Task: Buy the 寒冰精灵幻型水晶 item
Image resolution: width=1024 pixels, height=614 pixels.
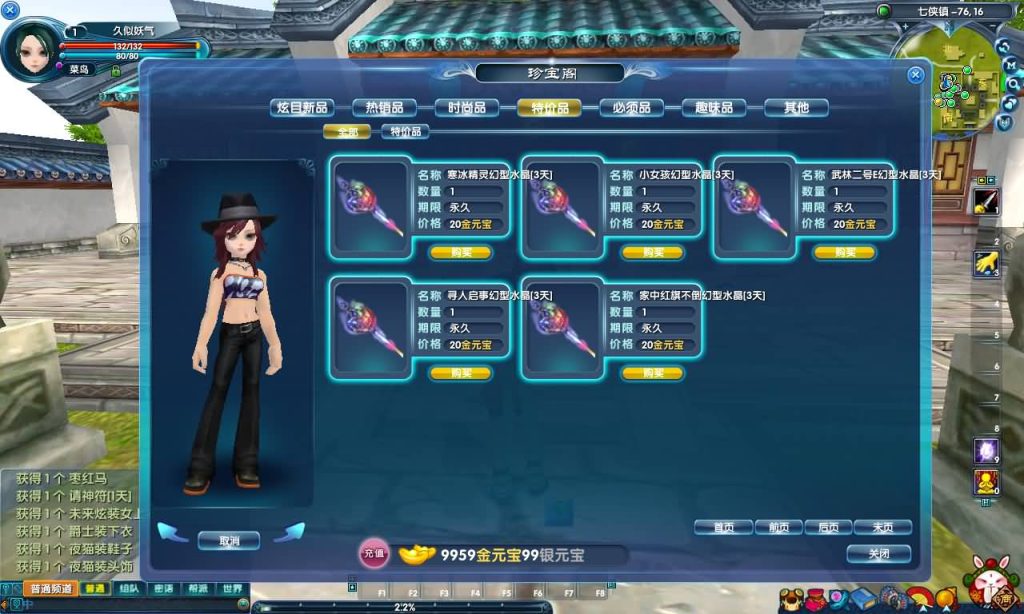Action: (x=460, y=252)
